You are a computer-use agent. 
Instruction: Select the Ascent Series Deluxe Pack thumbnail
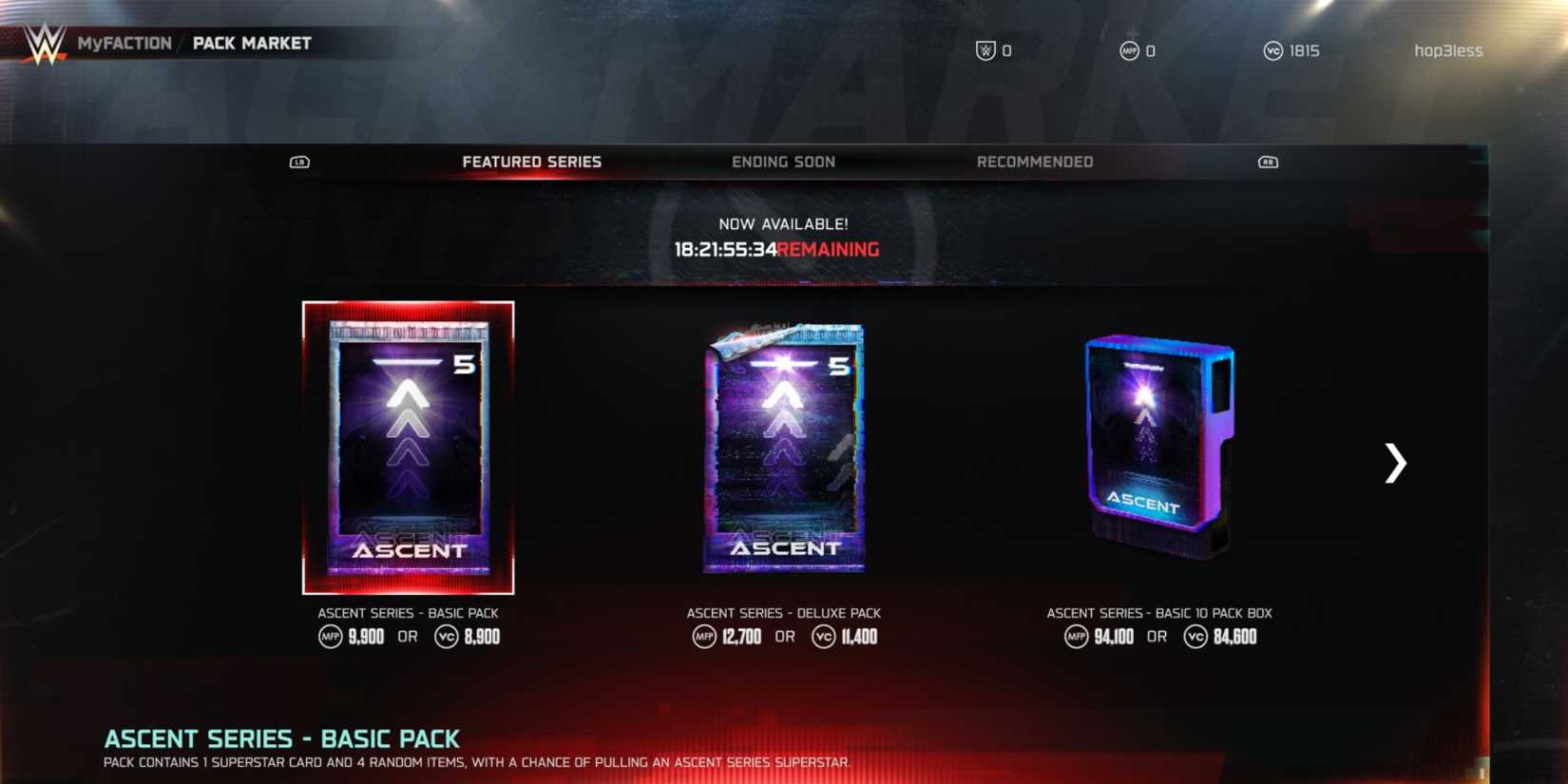pyautogui.click(x=782, y=449)
